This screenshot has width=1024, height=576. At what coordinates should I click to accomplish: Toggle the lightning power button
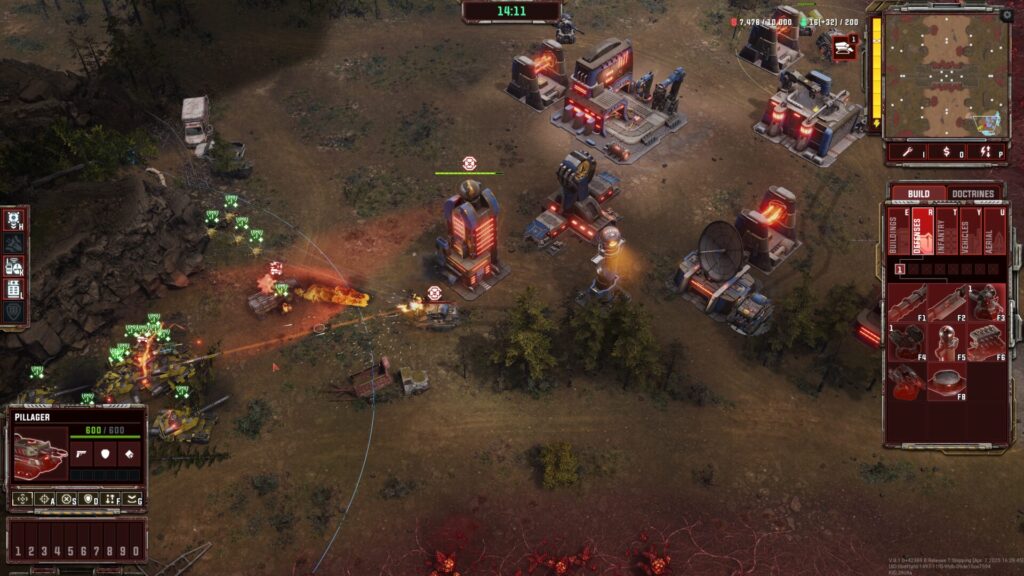click(984, 152)
